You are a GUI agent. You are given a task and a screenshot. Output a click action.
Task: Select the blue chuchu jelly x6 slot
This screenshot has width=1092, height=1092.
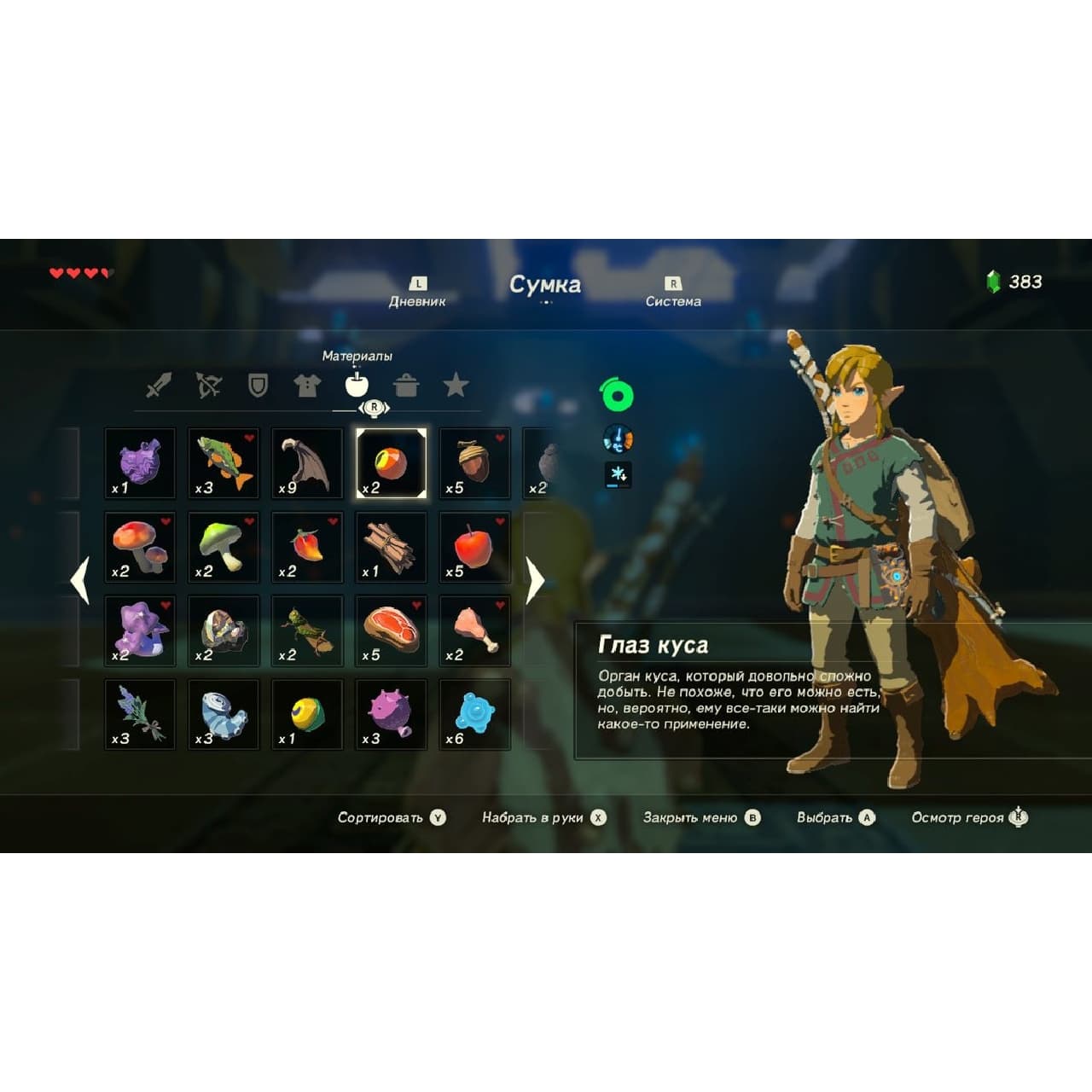[x=471, y=712]
